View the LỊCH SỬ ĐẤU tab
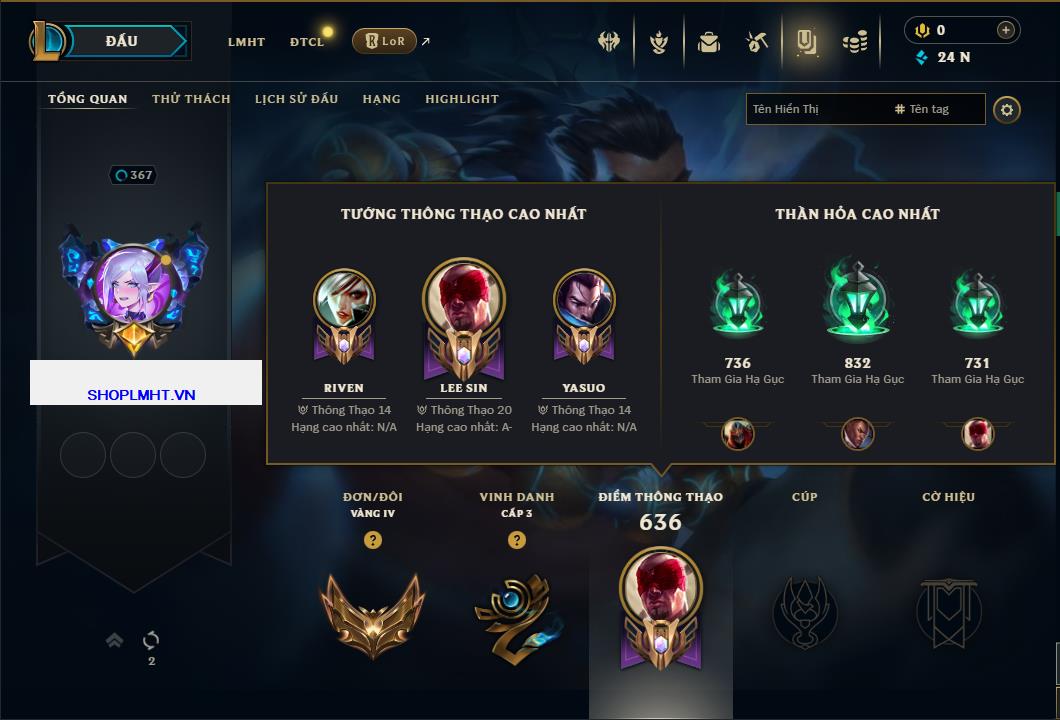The width and height of the screenshot is (1060, 720). 296,99
